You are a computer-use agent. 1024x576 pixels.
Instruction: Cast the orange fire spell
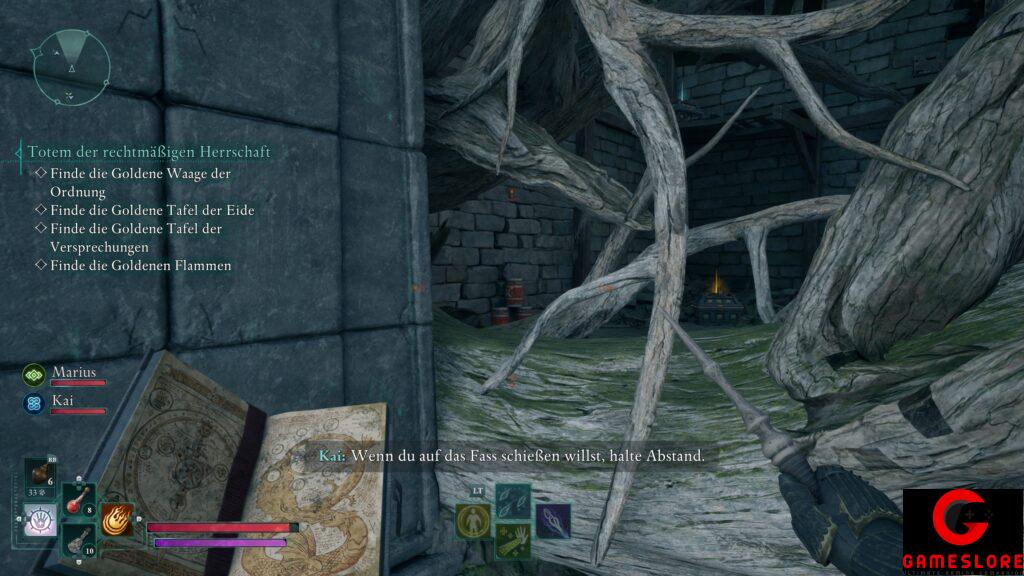(x=119, y=519)
